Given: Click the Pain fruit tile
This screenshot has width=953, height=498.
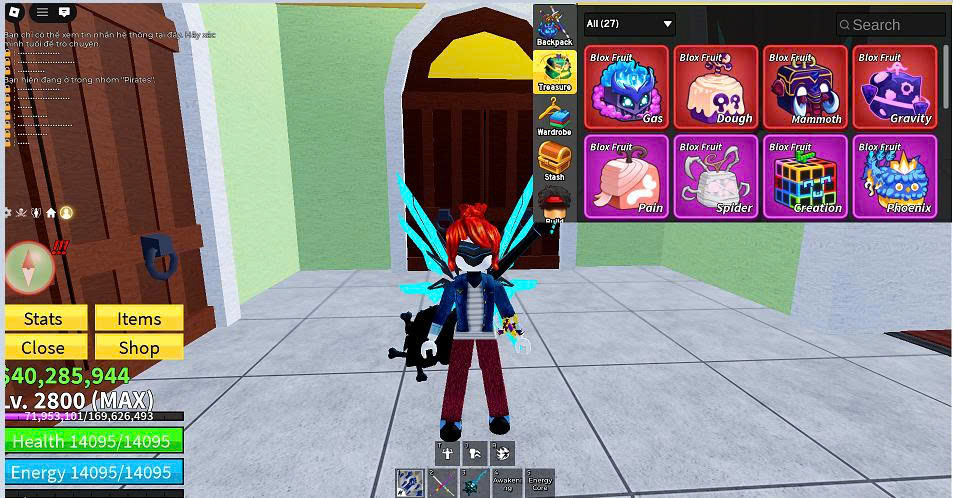Looking at the screenshot, I should pyautogui.click(x=627, y=177).
